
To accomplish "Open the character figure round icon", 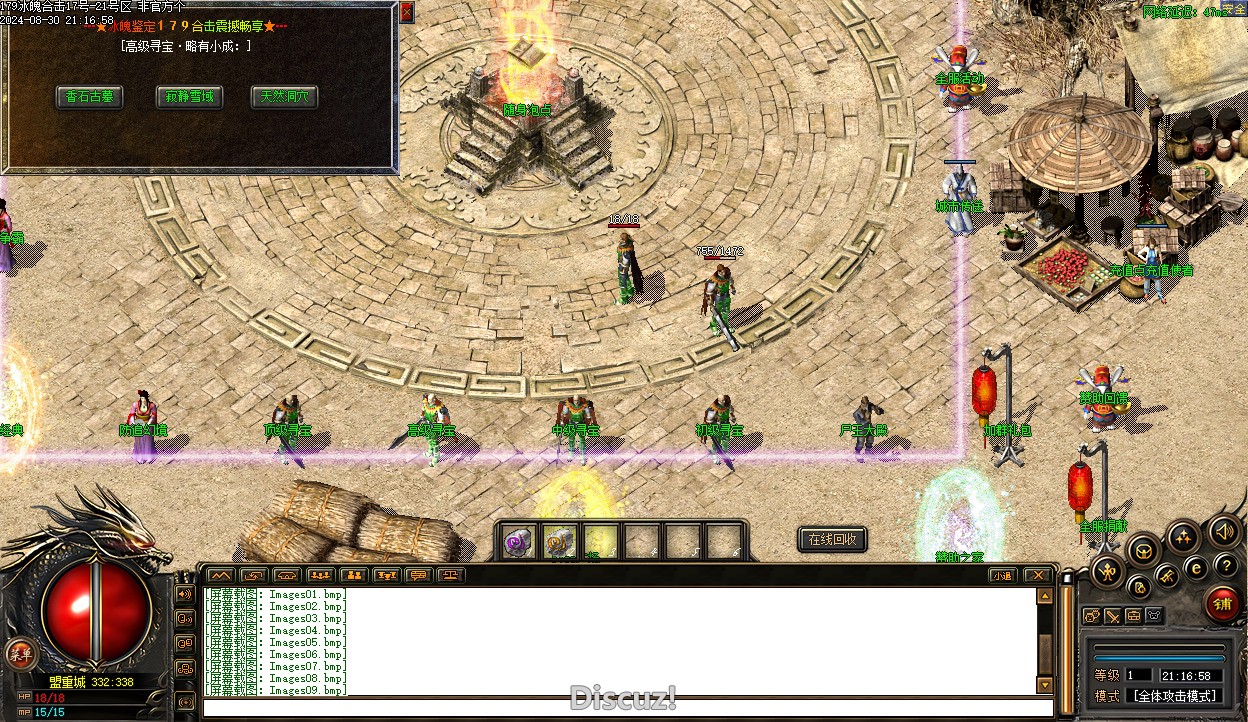I will coord(1106,571).
